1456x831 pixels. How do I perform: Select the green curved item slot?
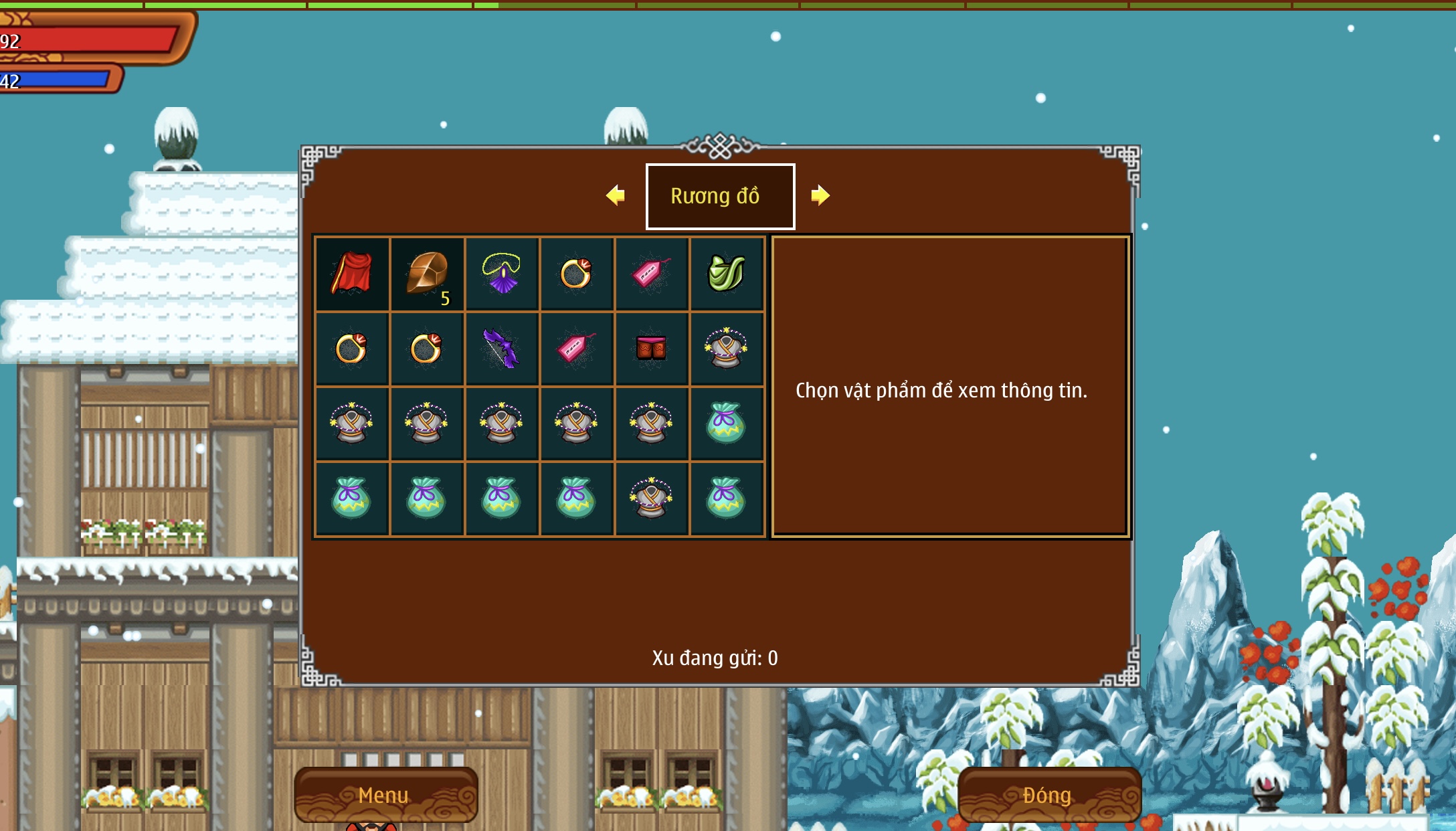coord(727,274)
